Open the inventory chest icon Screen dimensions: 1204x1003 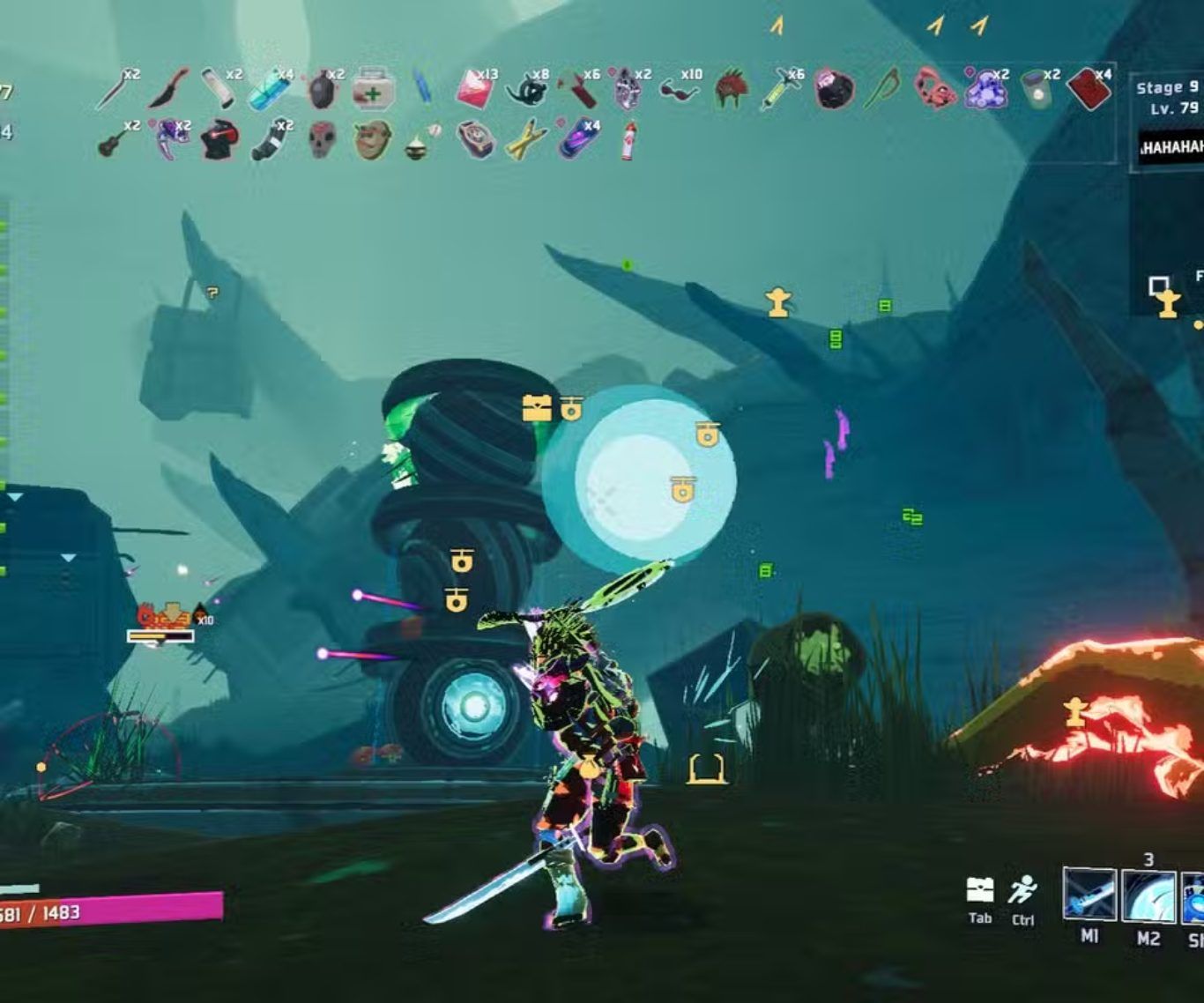click(980, 890)
